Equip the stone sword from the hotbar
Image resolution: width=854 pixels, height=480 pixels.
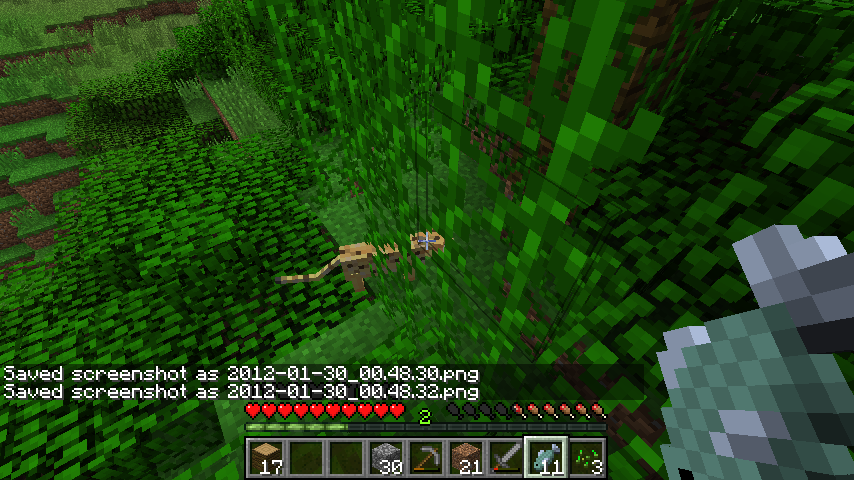(505, 456)
